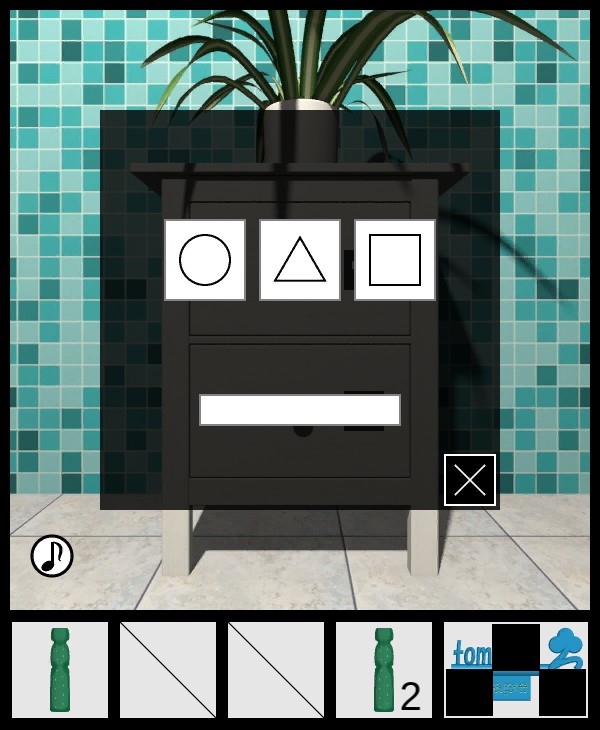Select the circle shape button

click(205, 260)
